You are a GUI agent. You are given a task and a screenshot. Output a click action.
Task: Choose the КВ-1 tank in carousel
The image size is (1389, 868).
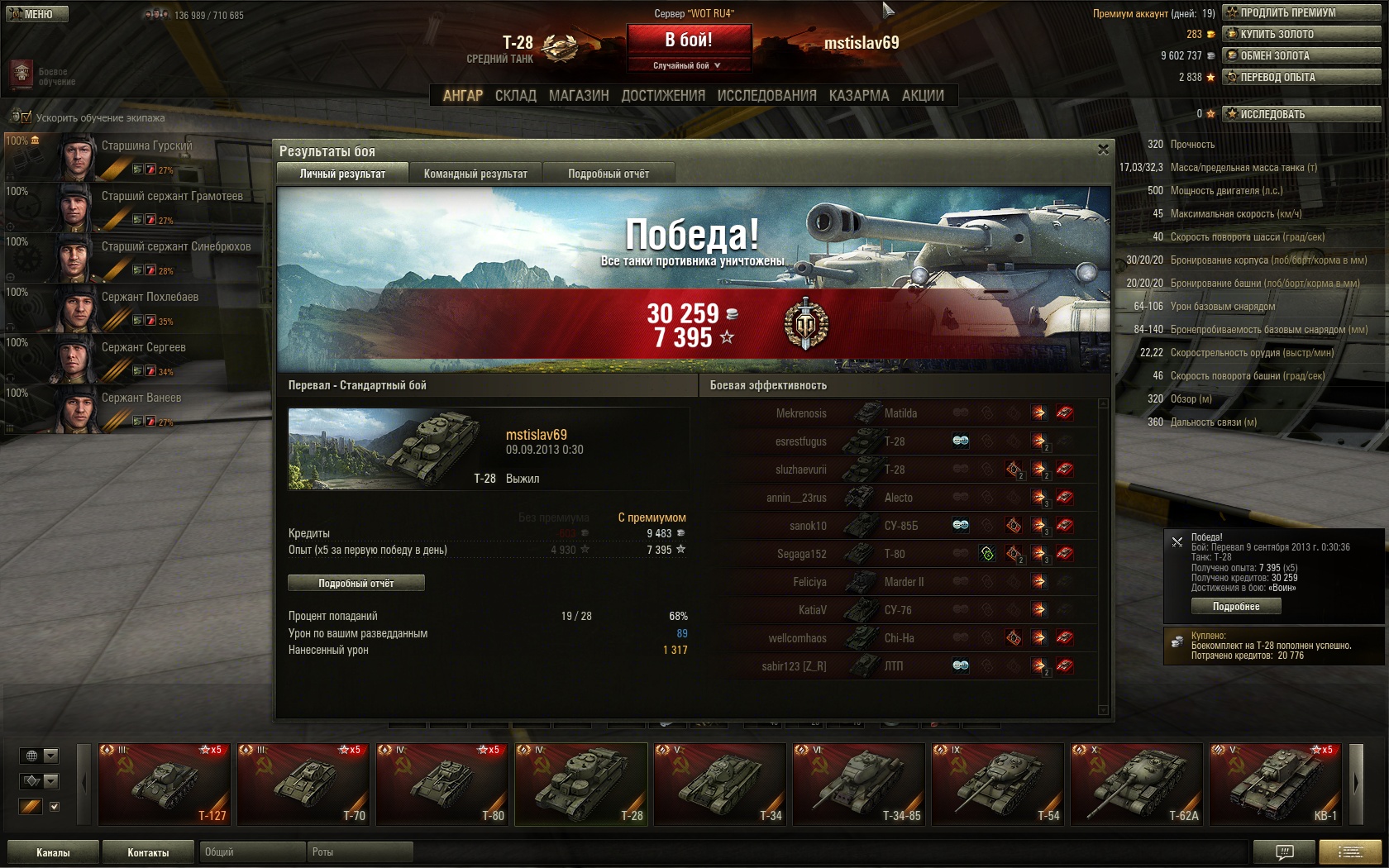click(x=1274, y=784)
